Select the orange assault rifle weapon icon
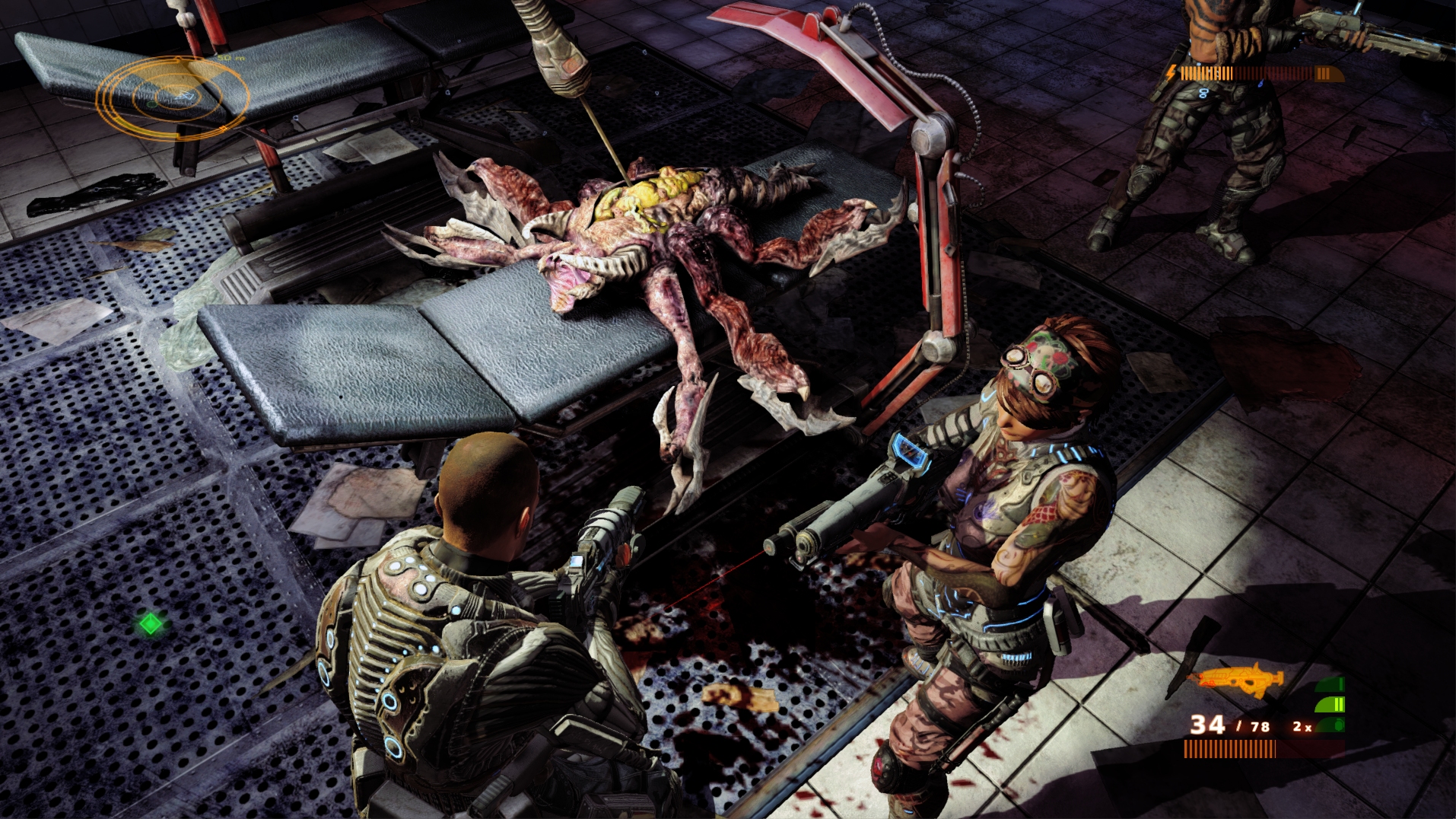 coord(1241,679)
